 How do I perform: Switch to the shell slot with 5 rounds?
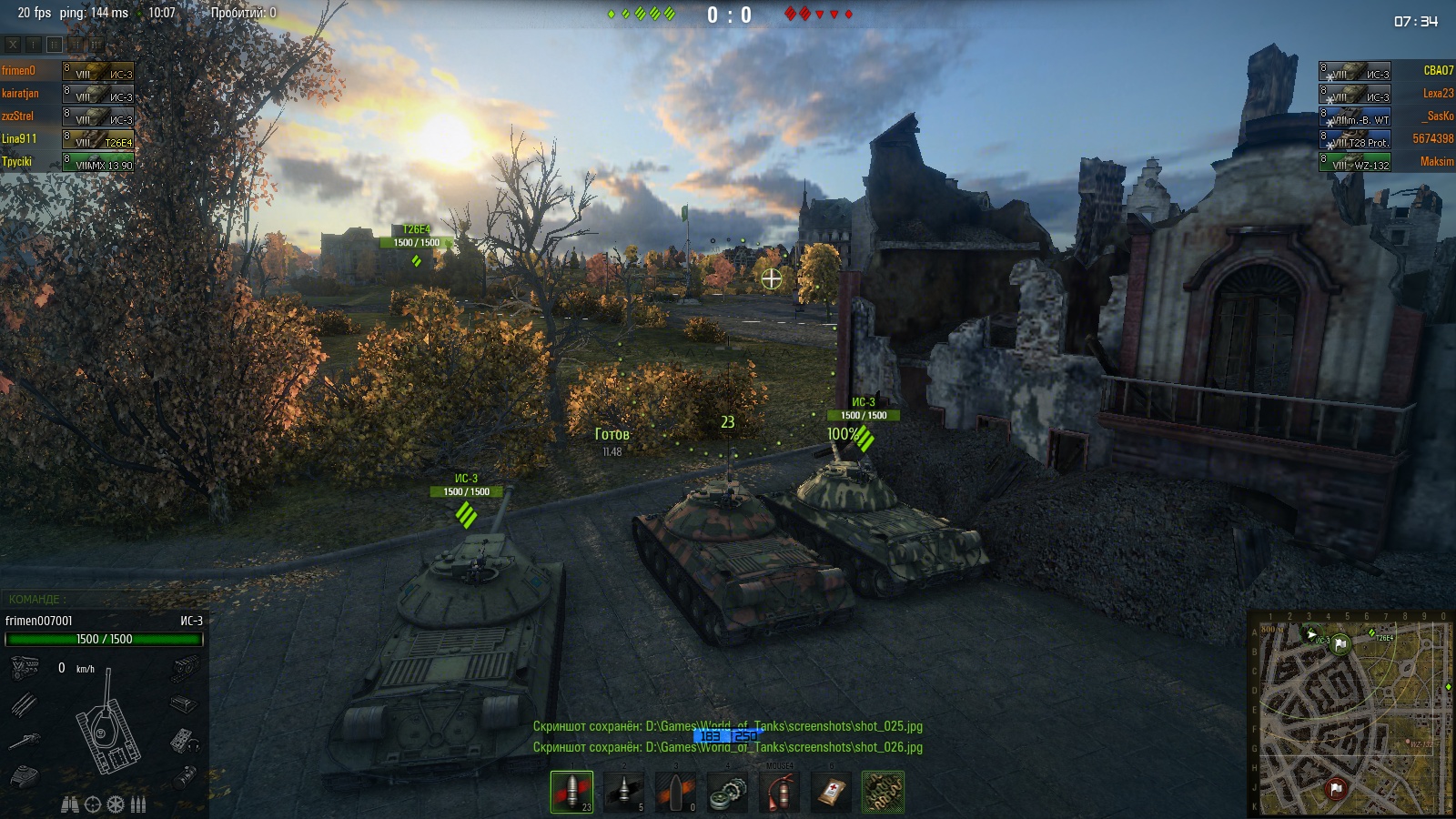click(x=623, y=791)
